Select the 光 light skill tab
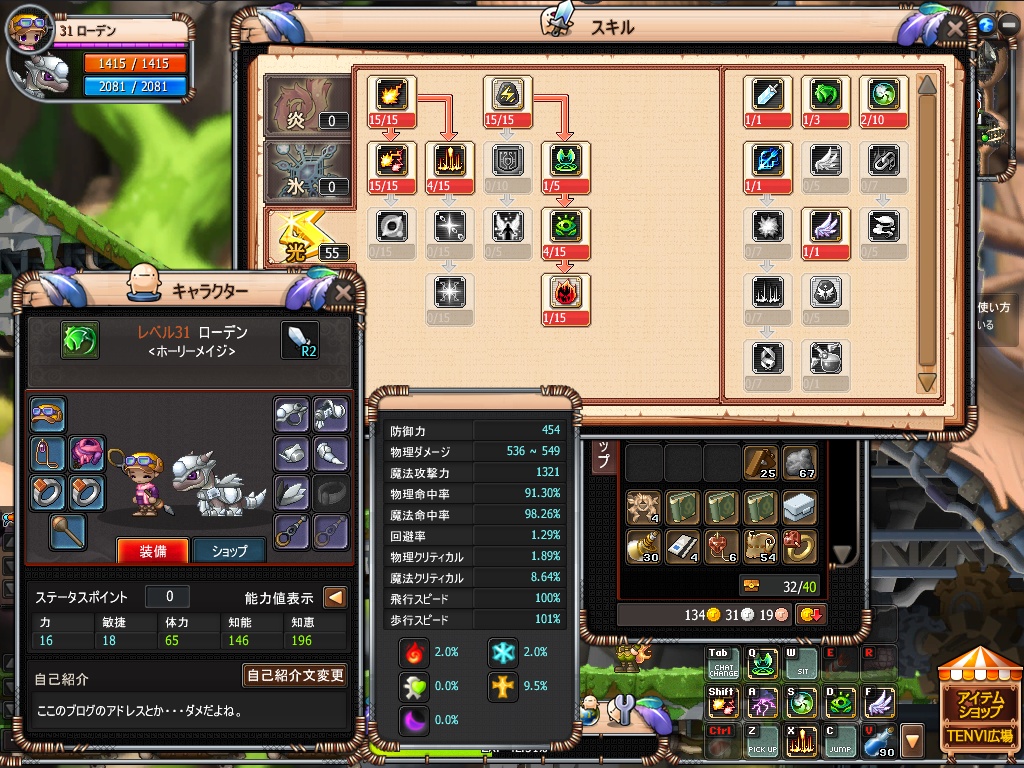The width and height of the screenshot is (1024, 768). (308, 236)
